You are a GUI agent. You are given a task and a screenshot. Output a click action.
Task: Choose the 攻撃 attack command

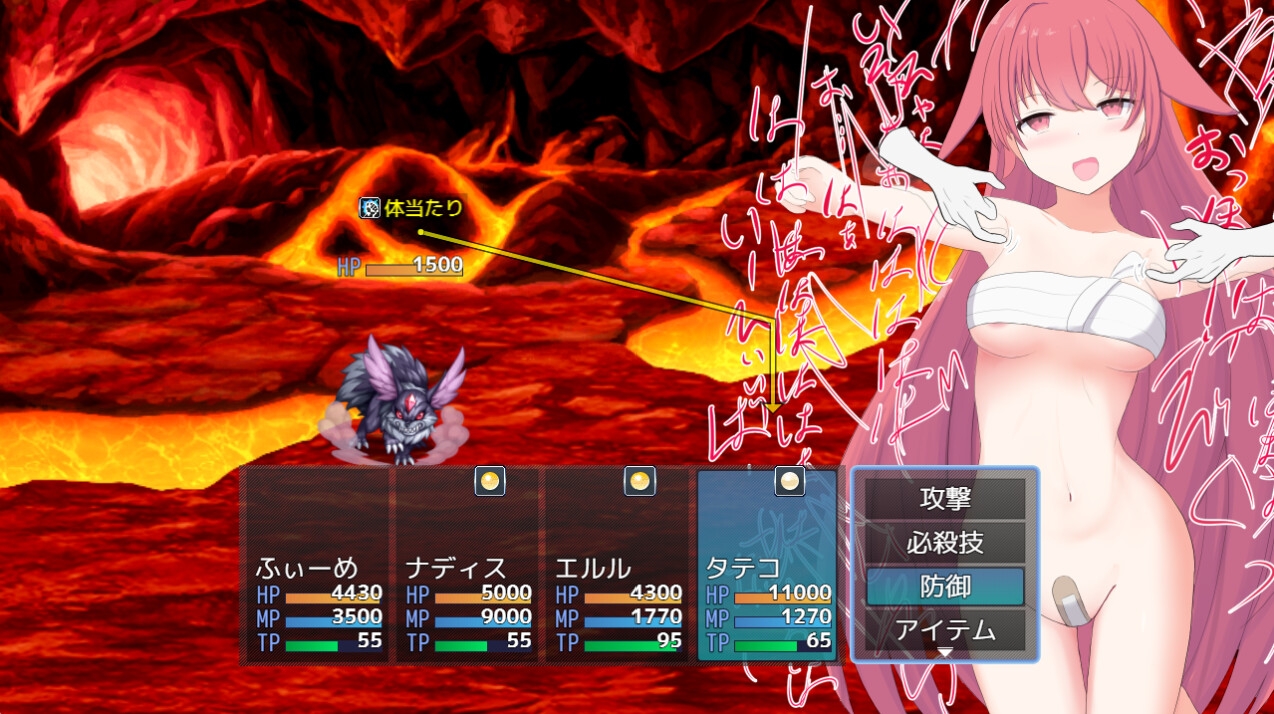(x=945, y=498)
